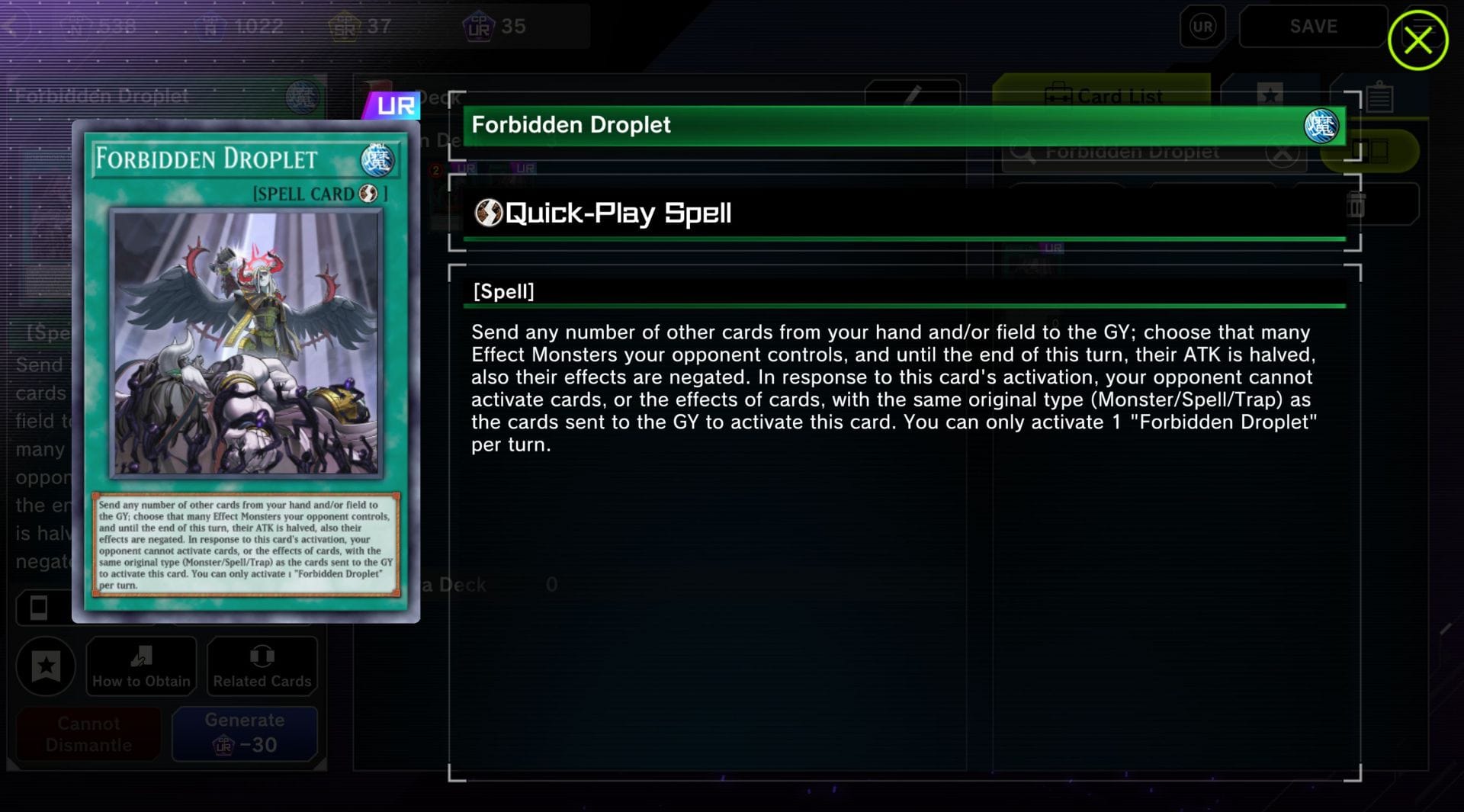
Task: Open the Card List briefcase icon
Action: (x=1059, y=96)
